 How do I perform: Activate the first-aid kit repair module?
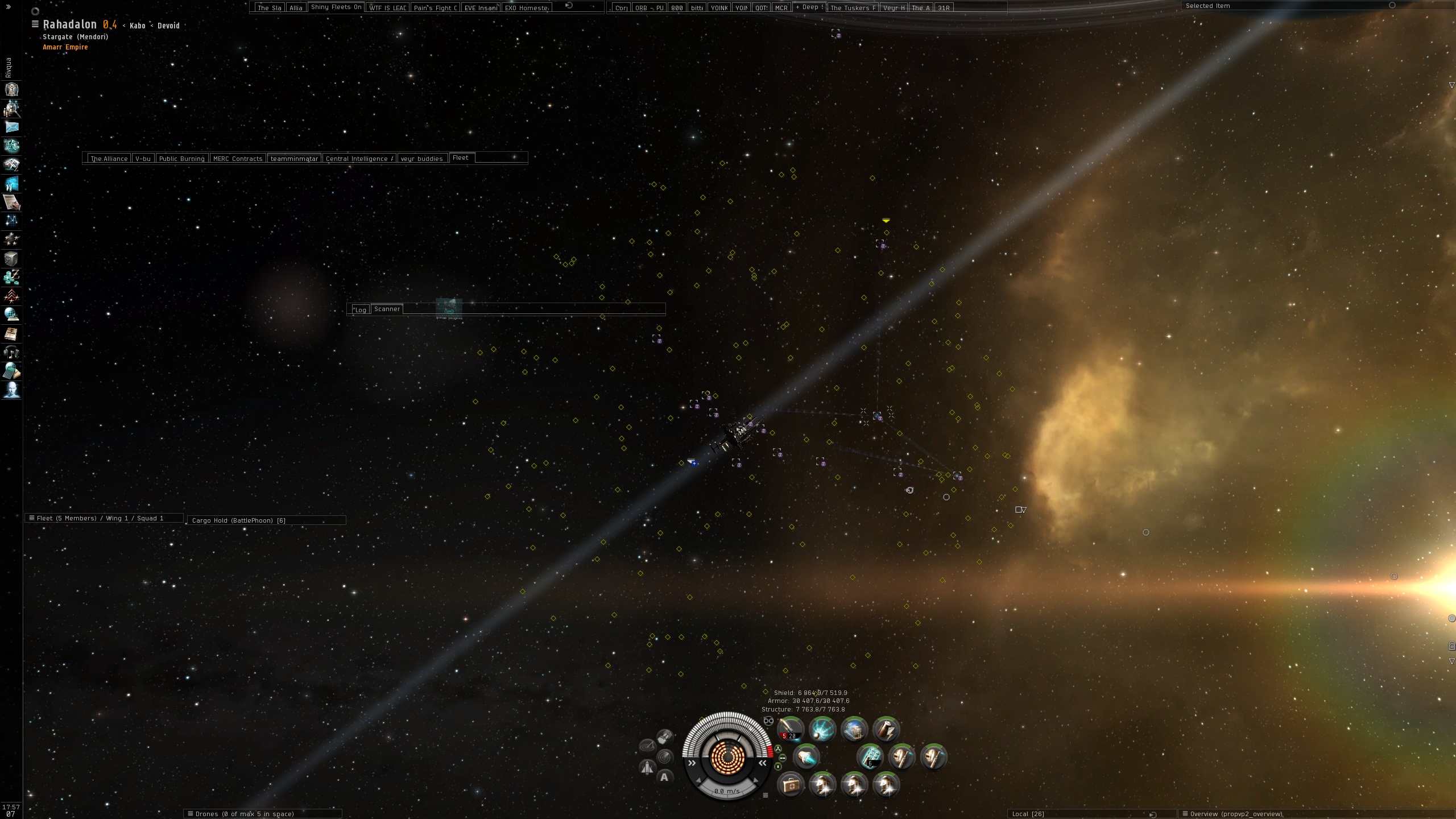(790, 785)
